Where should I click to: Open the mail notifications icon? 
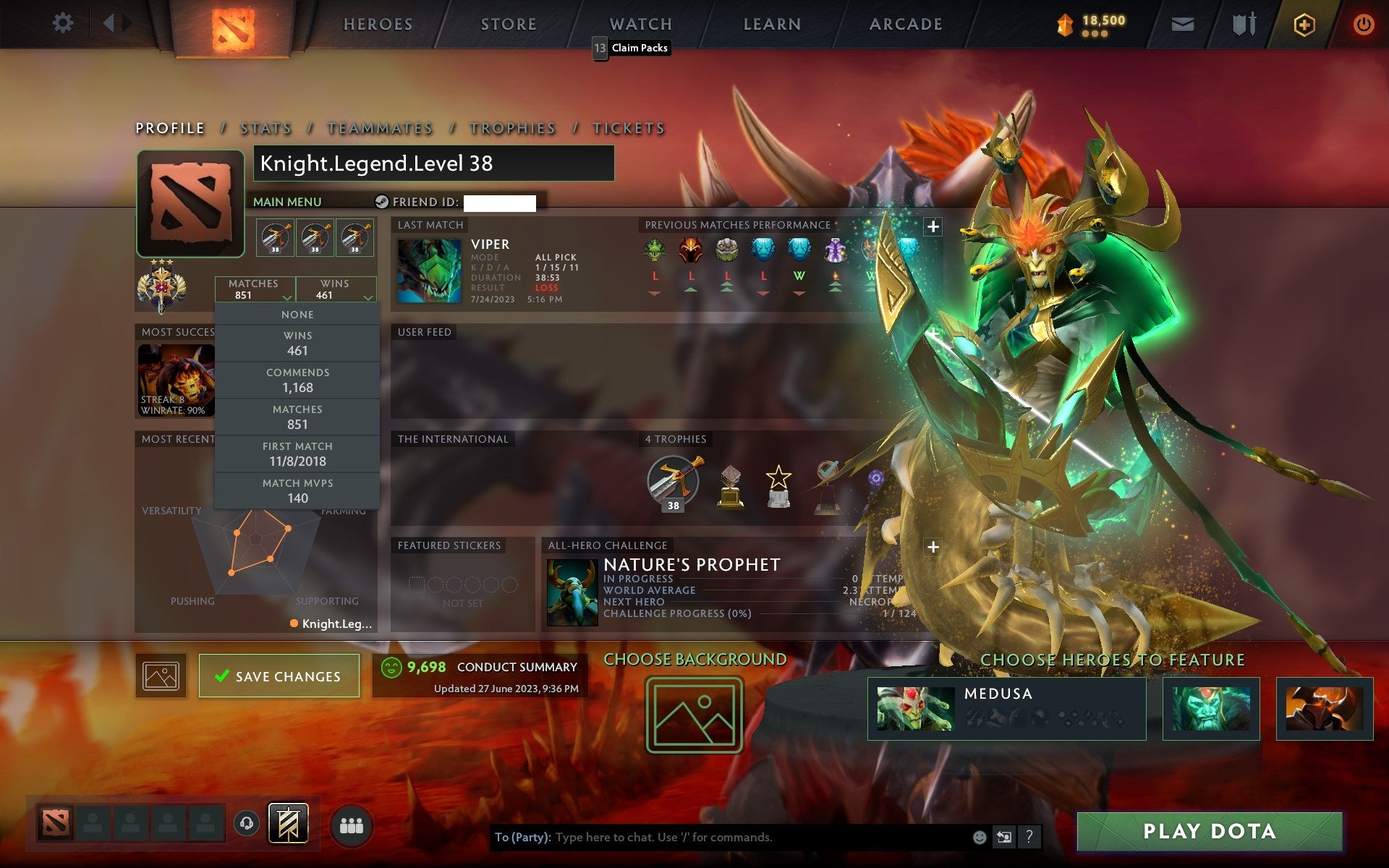coord(1182,24)
